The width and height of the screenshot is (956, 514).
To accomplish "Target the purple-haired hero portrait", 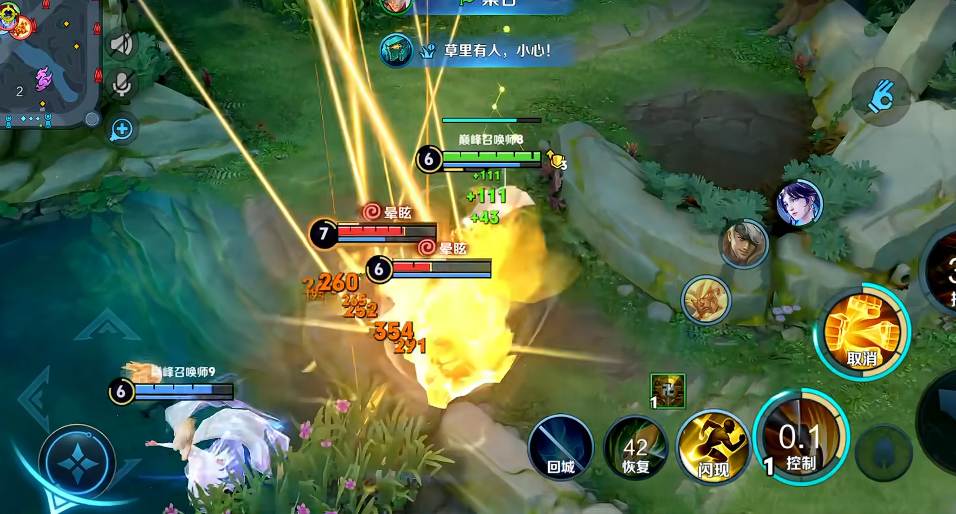I will tap(799, 204).
